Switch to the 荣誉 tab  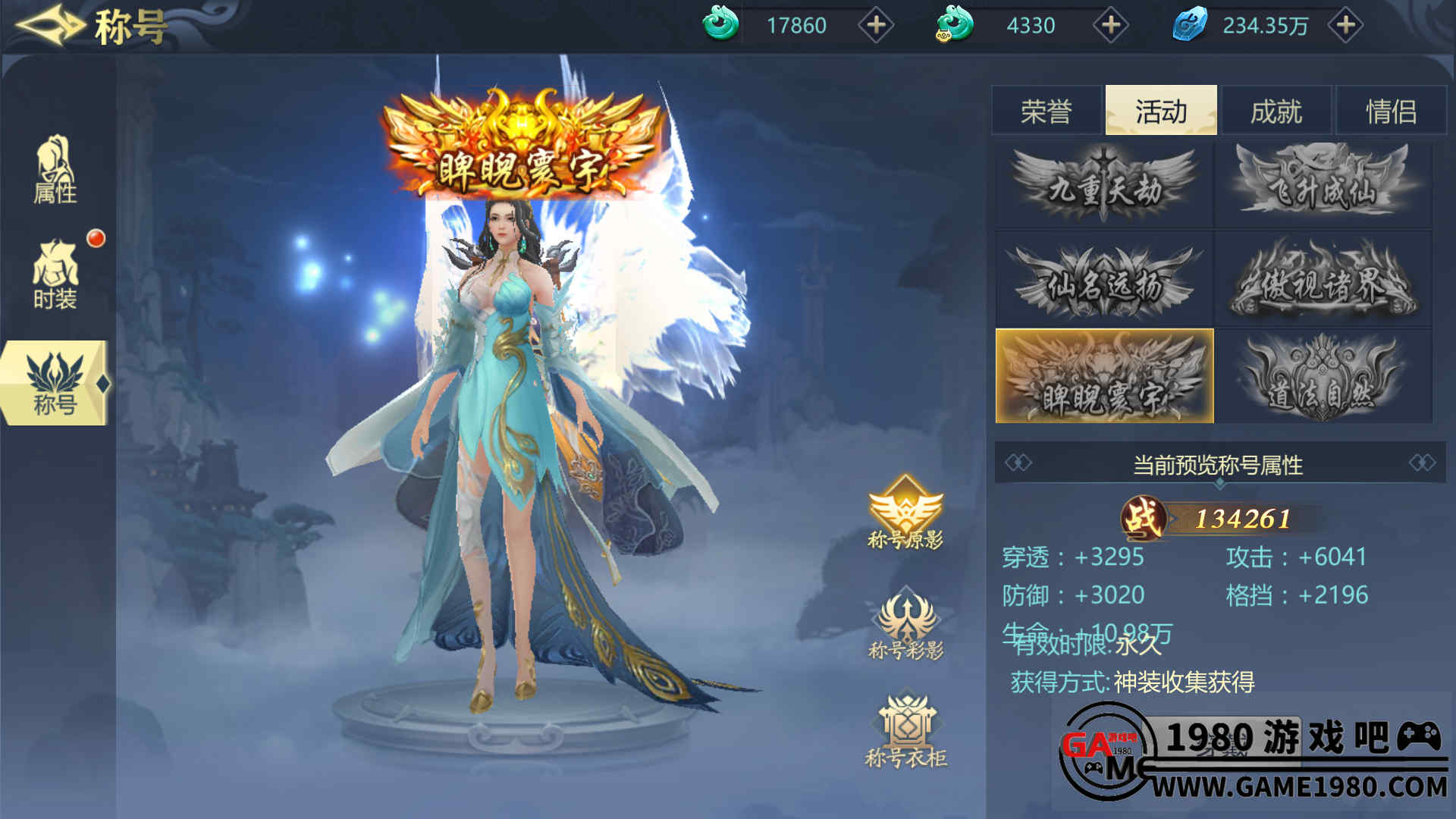pos(1046,111)
